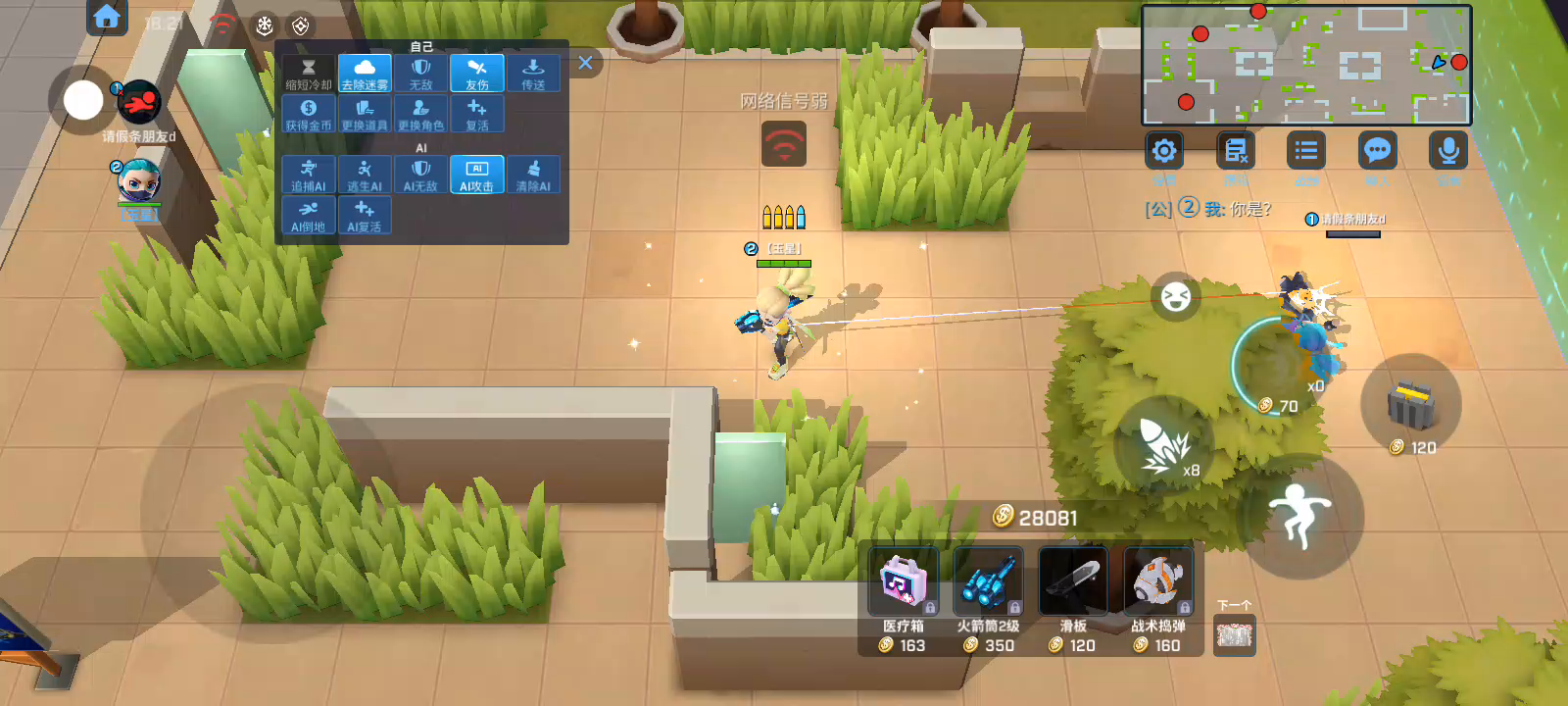1568x706 pixels.
Task: Open the list menu icon
Action: tap(1305, 151)
